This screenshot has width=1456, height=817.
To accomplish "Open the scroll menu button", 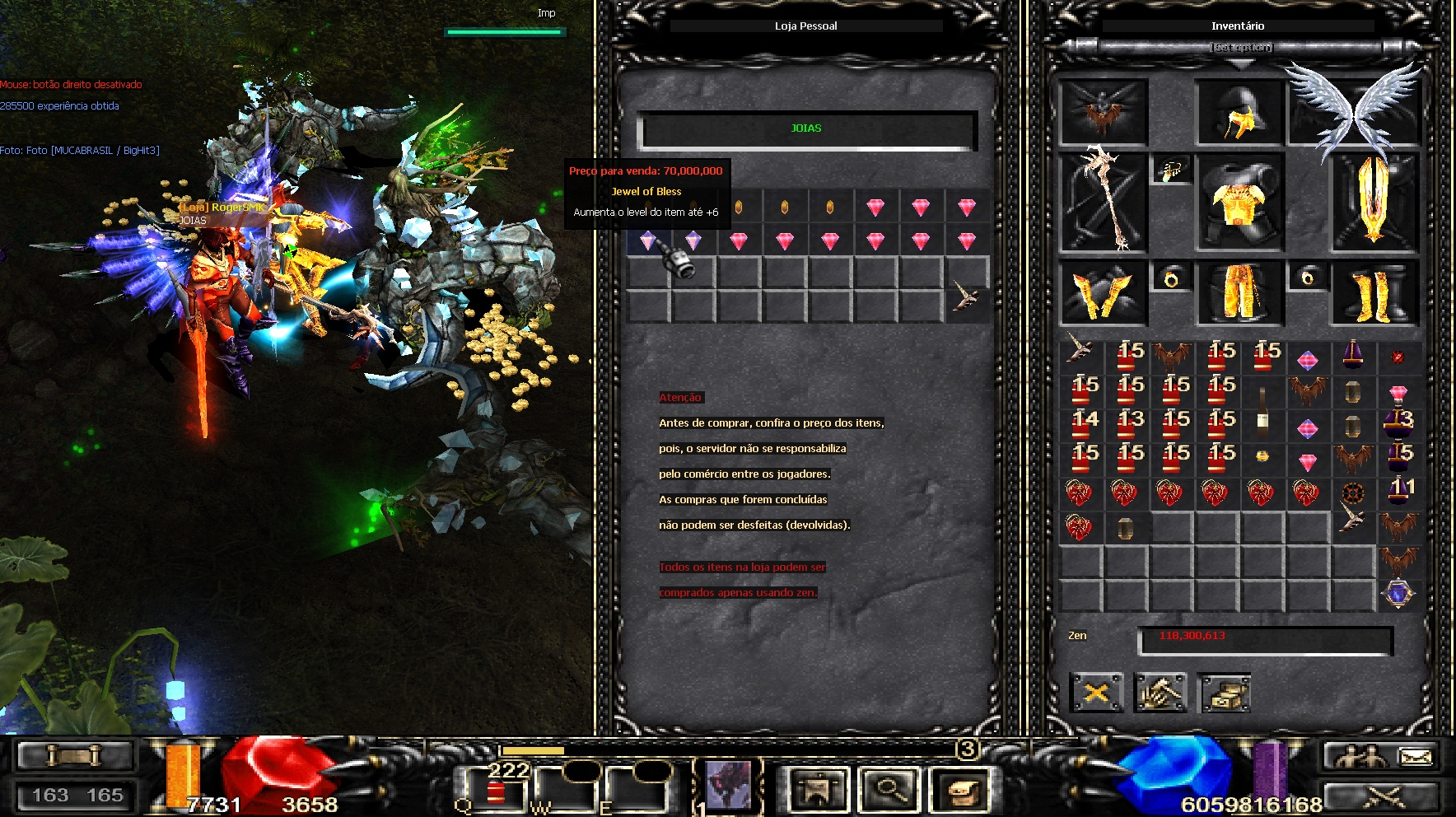I will (x=959, y=790).
